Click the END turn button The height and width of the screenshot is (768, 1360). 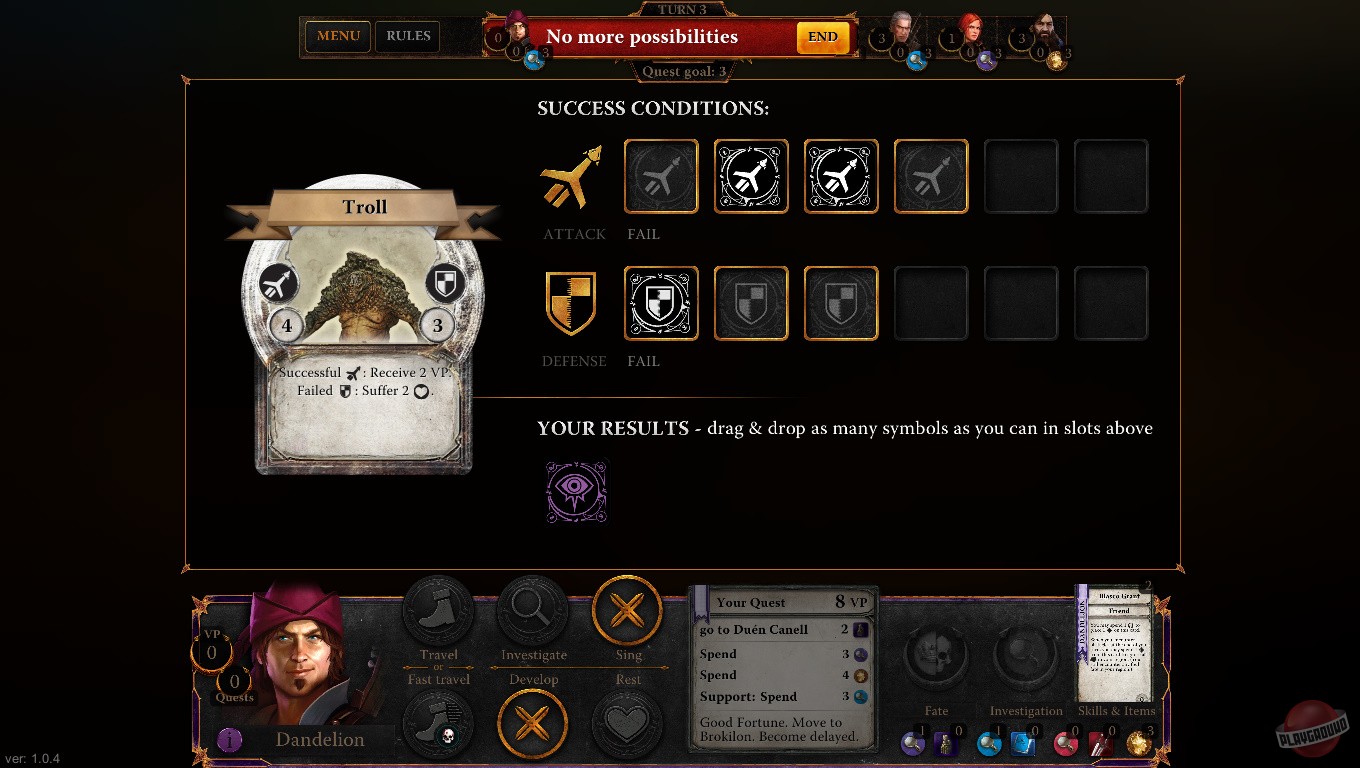pyautogui.click(x=822, y=36)
